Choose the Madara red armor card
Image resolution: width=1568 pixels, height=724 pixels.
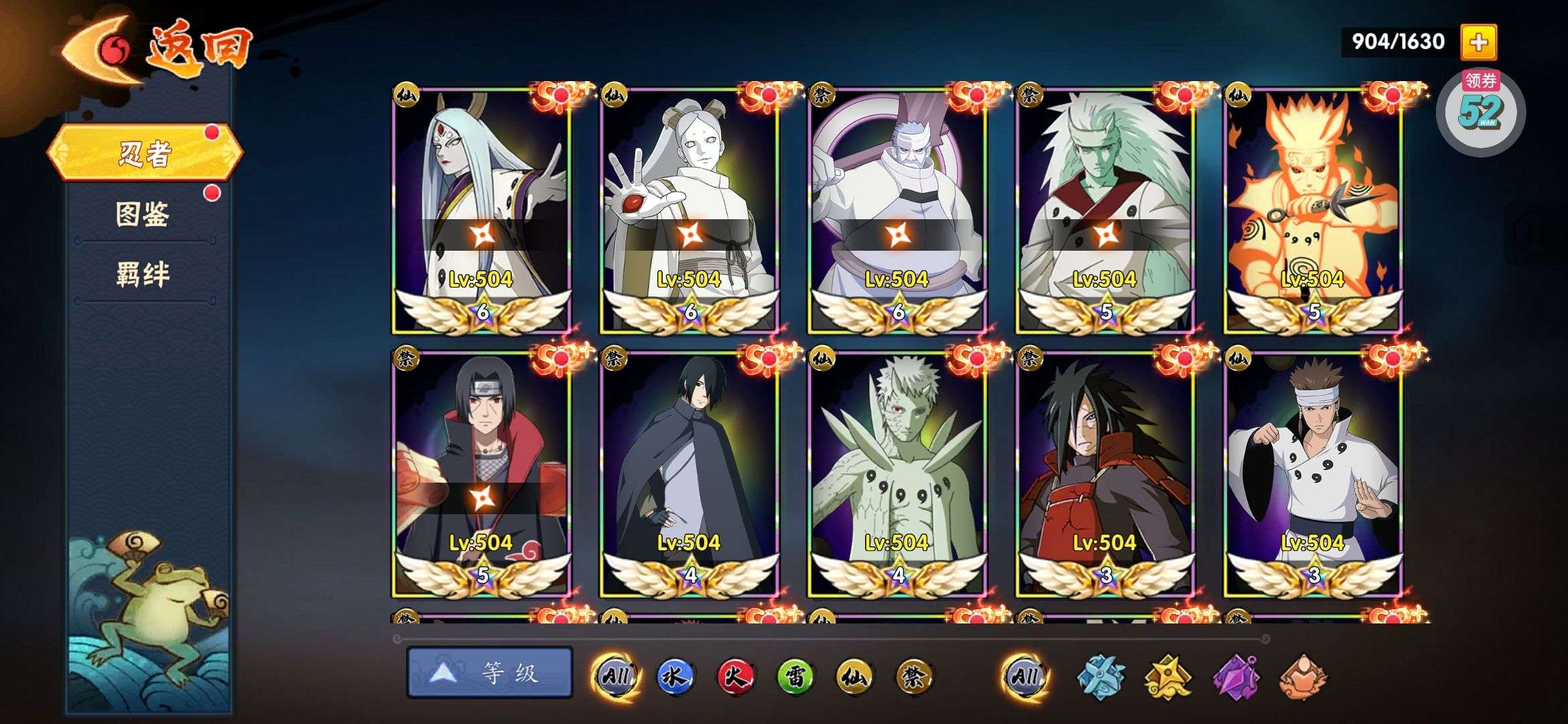click(1105, 474)
